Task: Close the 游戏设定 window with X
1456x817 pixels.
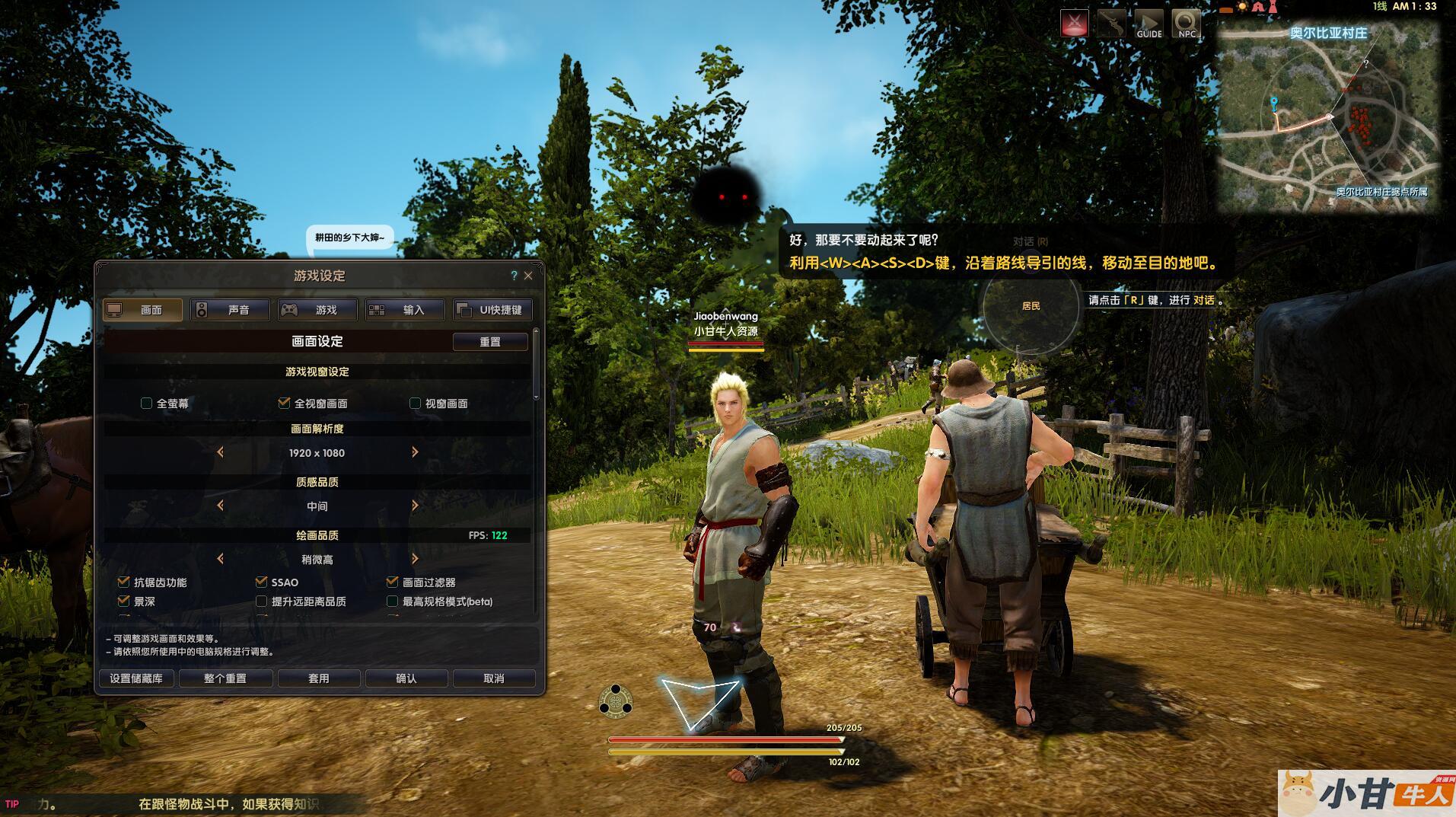Action: click(528, 276)
